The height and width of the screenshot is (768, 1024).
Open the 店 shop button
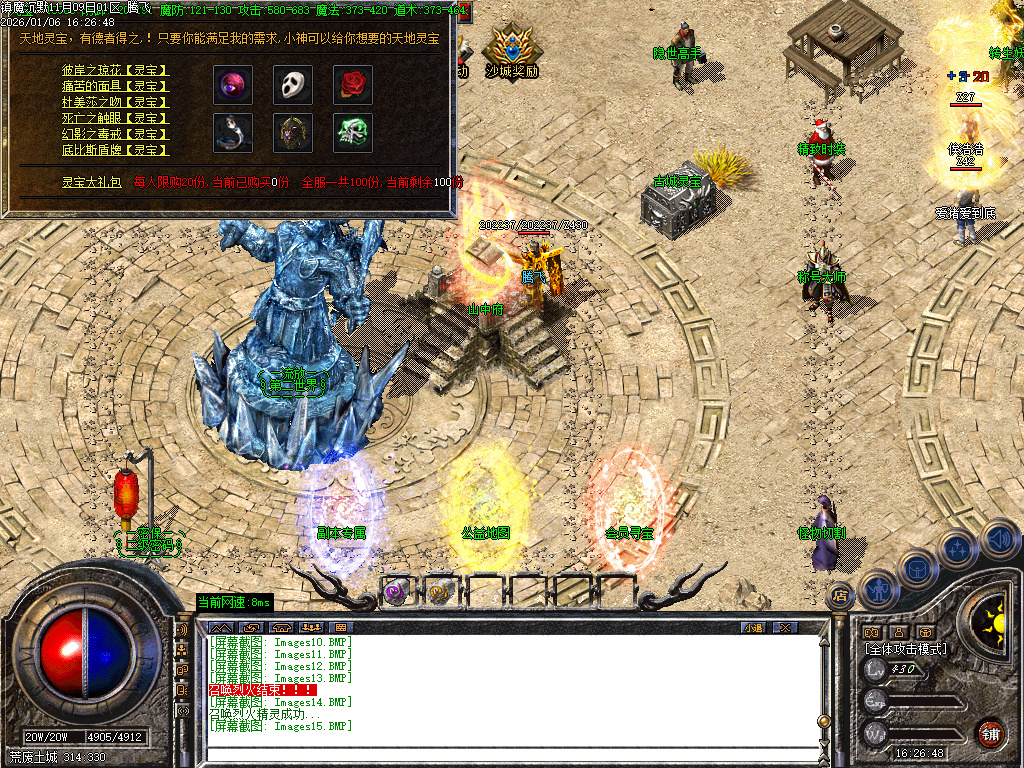[840, 593]
